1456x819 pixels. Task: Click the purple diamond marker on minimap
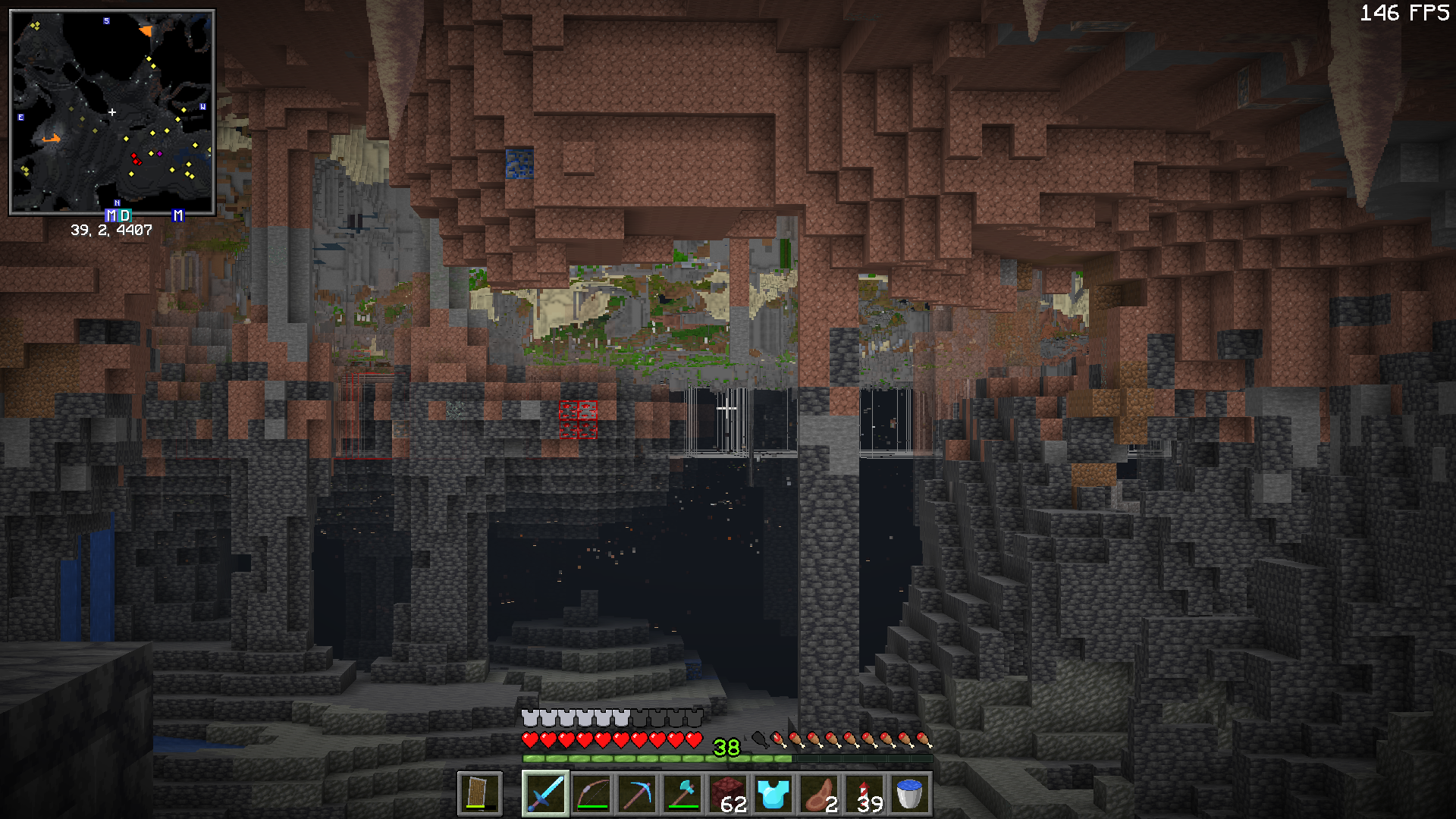point(159,154)
